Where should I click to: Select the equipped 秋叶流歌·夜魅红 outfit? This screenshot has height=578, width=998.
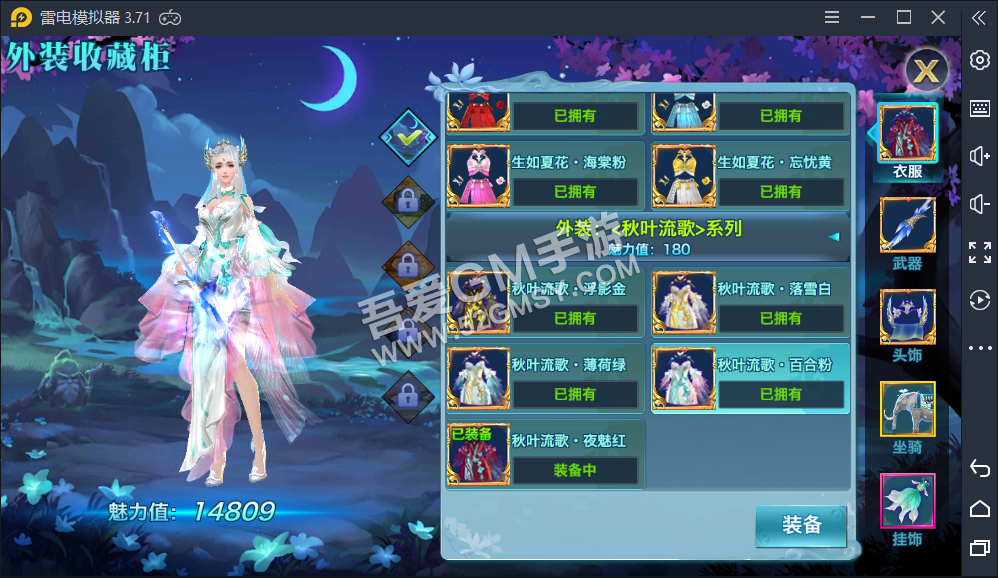545,454
